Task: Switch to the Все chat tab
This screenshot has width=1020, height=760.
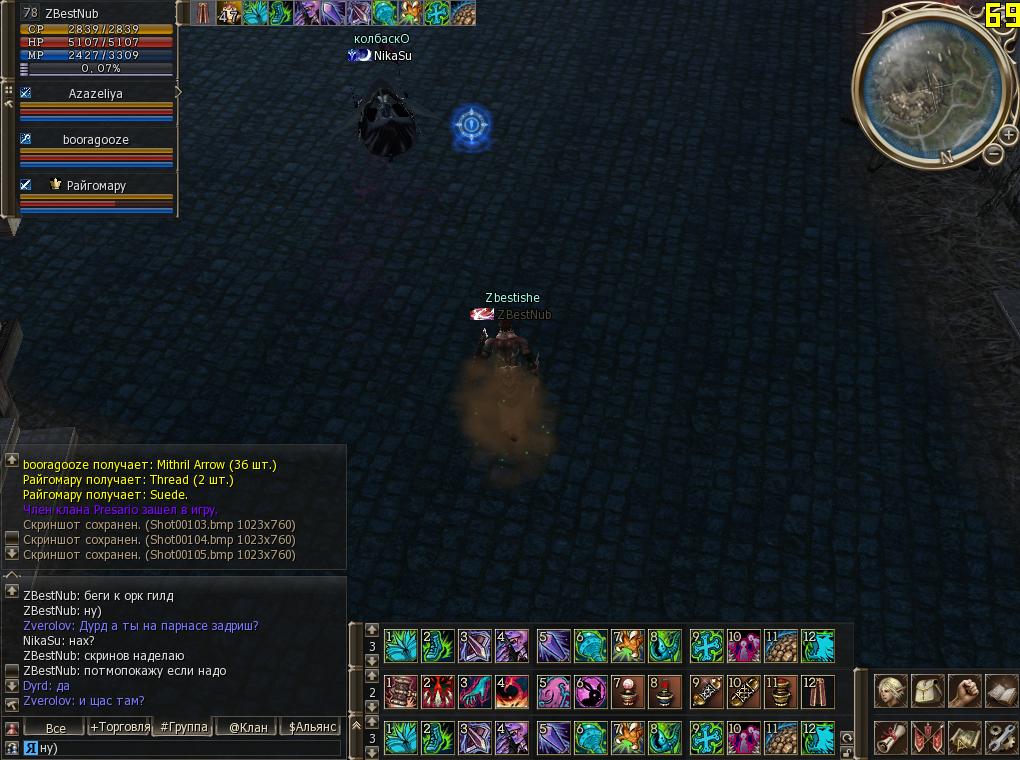Action: (55, 727)
